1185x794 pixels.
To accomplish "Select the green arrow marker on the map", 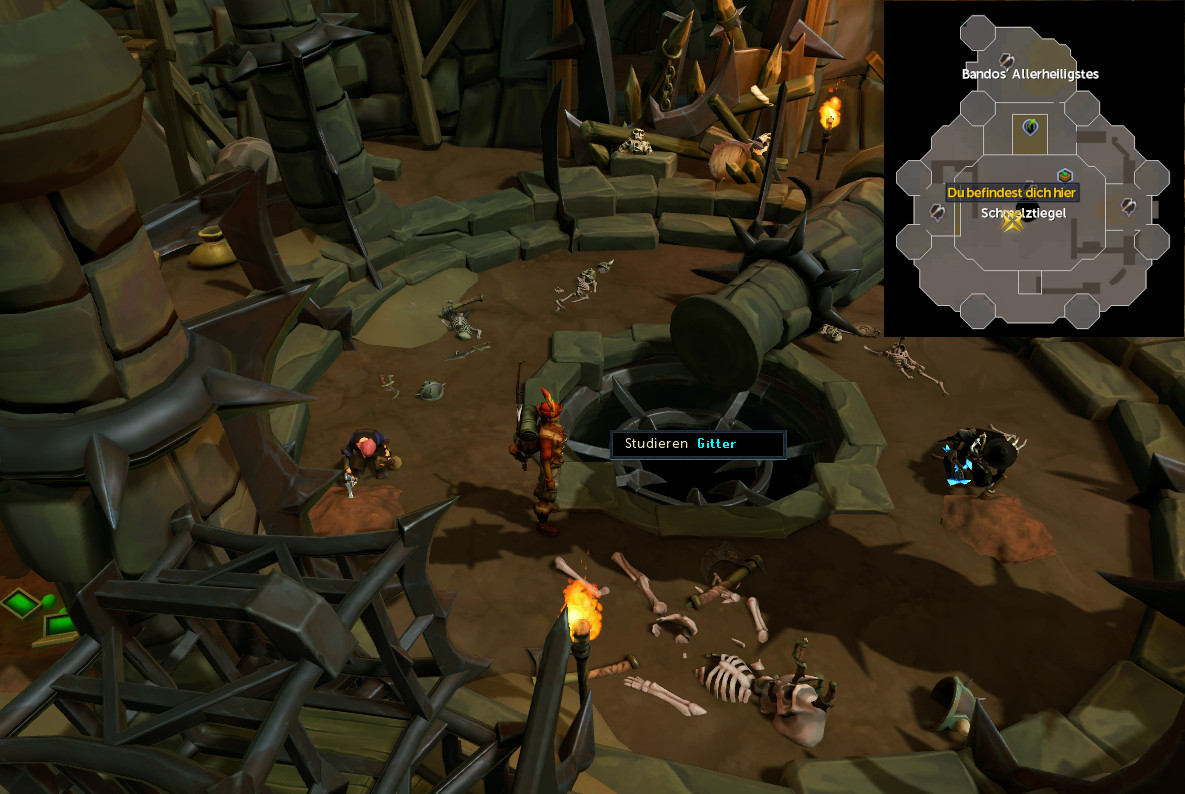I will (x=1029, y=127).
